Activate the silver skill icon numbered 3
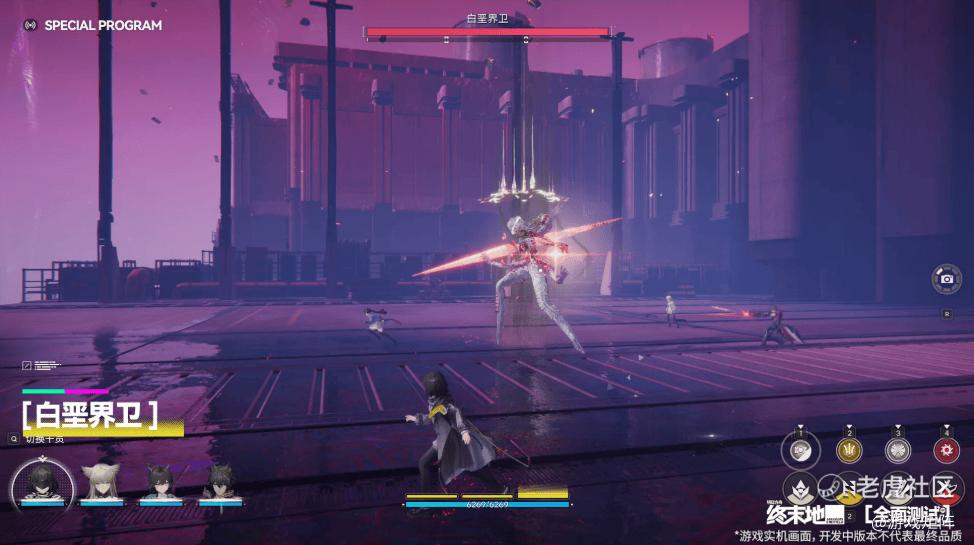The height and width of the screenshot is (545, 974). [898, 451]
